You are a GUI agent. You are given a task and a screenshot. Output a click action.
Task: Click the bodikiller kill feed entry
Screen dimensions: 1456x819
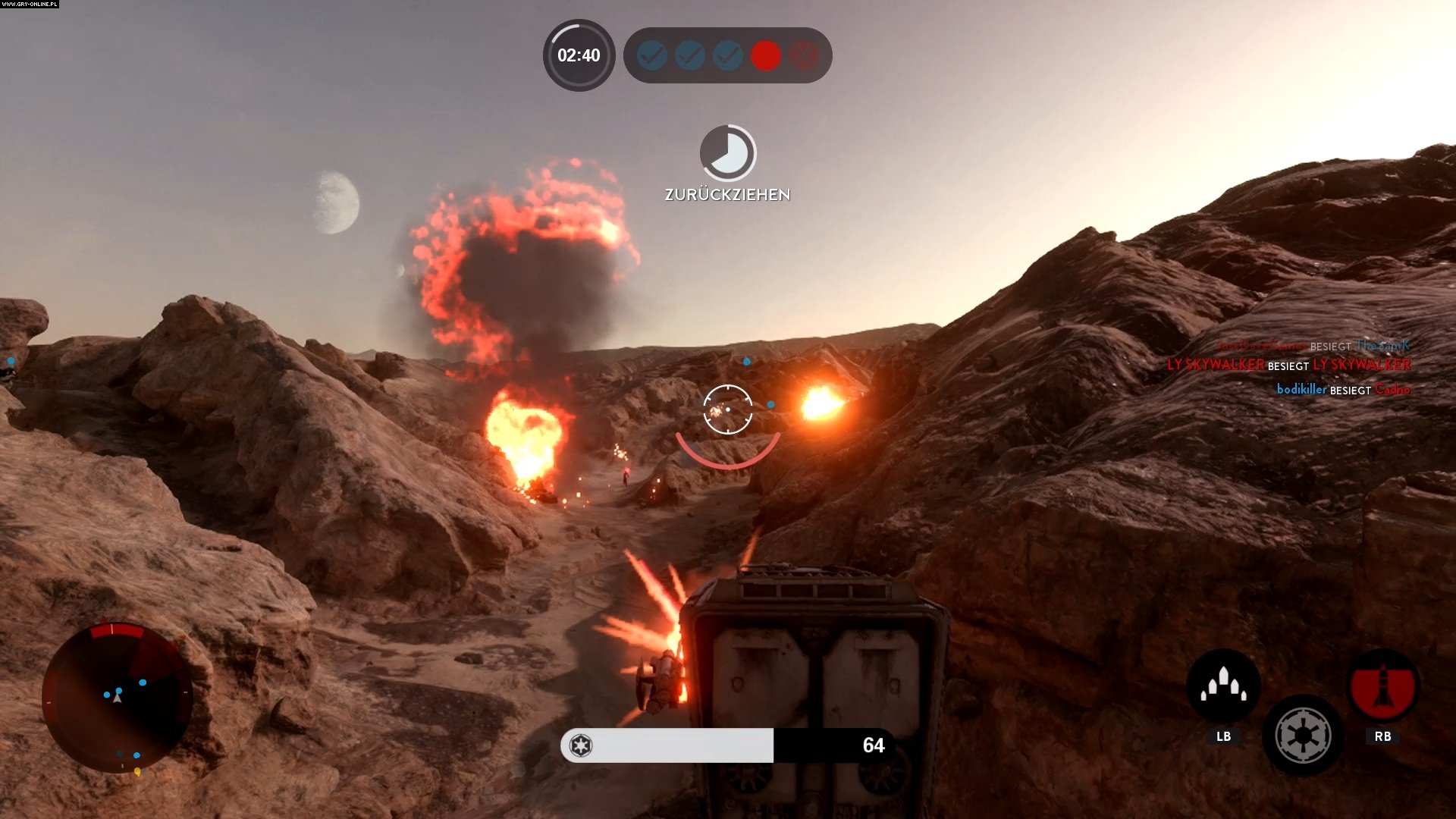[x=1342, y=390]
